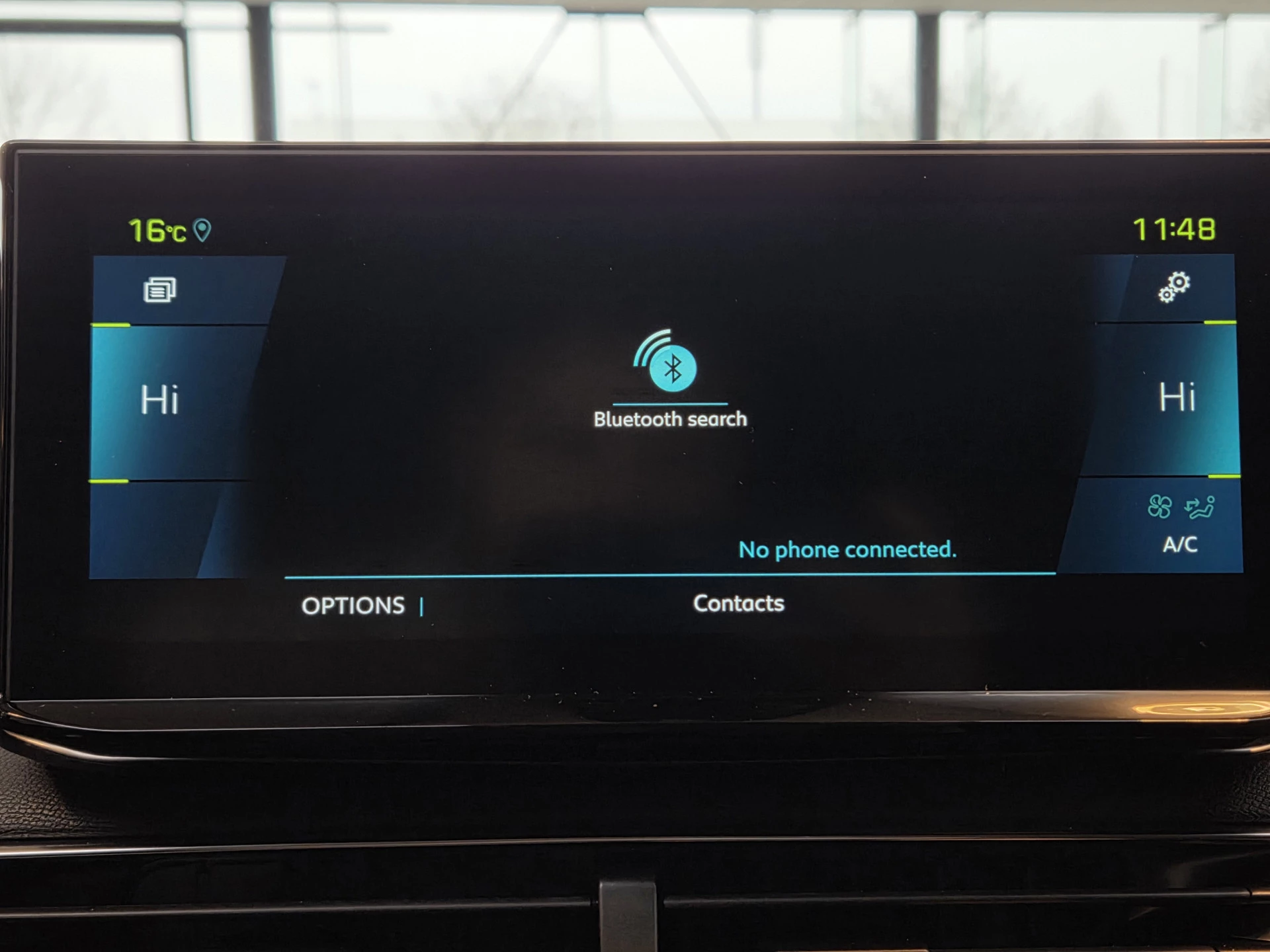Tap the stacked pages menu icon
The image size is (1270, 952).
coord(160,290)
